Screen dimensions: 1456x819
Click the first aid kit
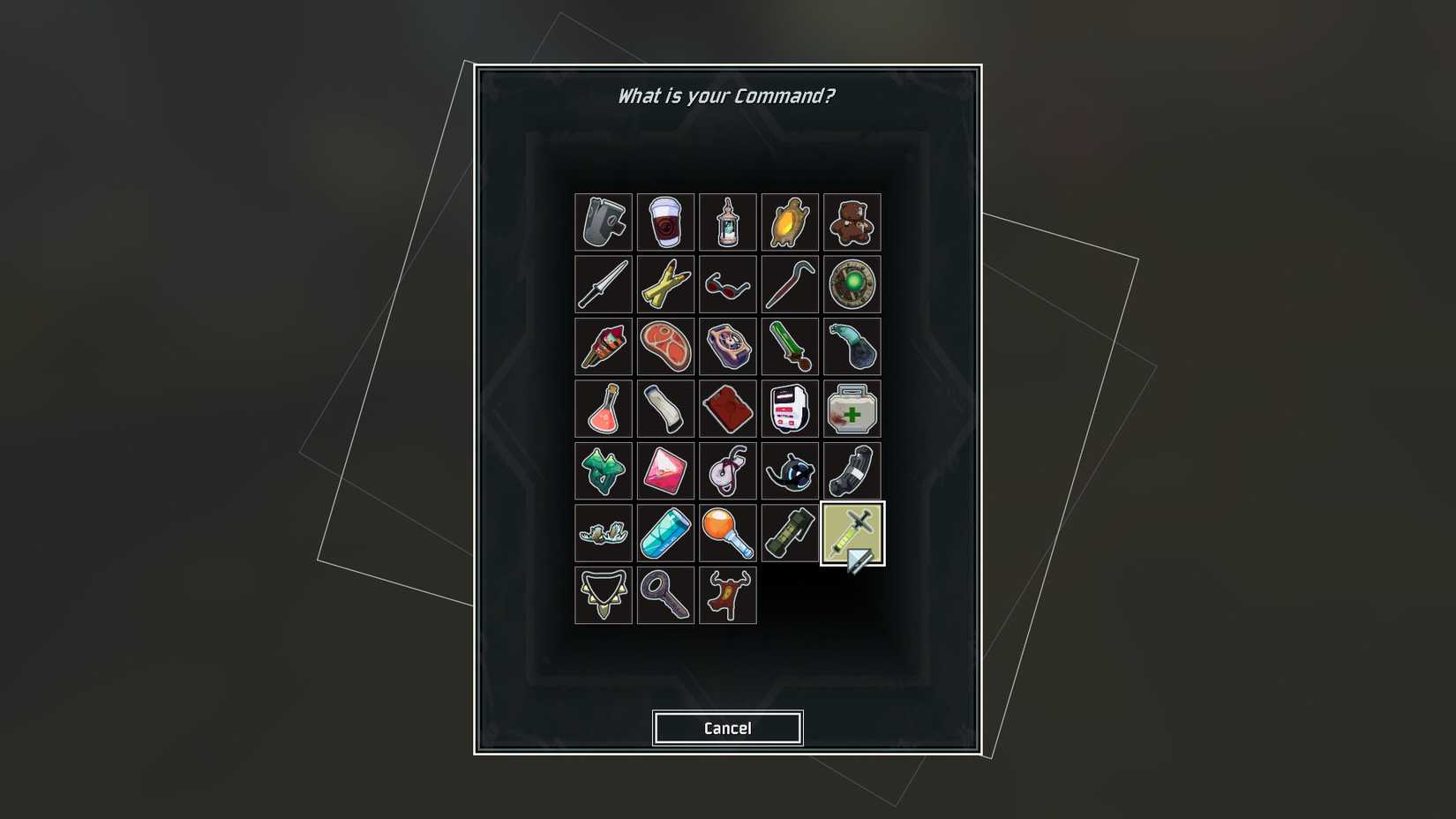pos(852,408)
